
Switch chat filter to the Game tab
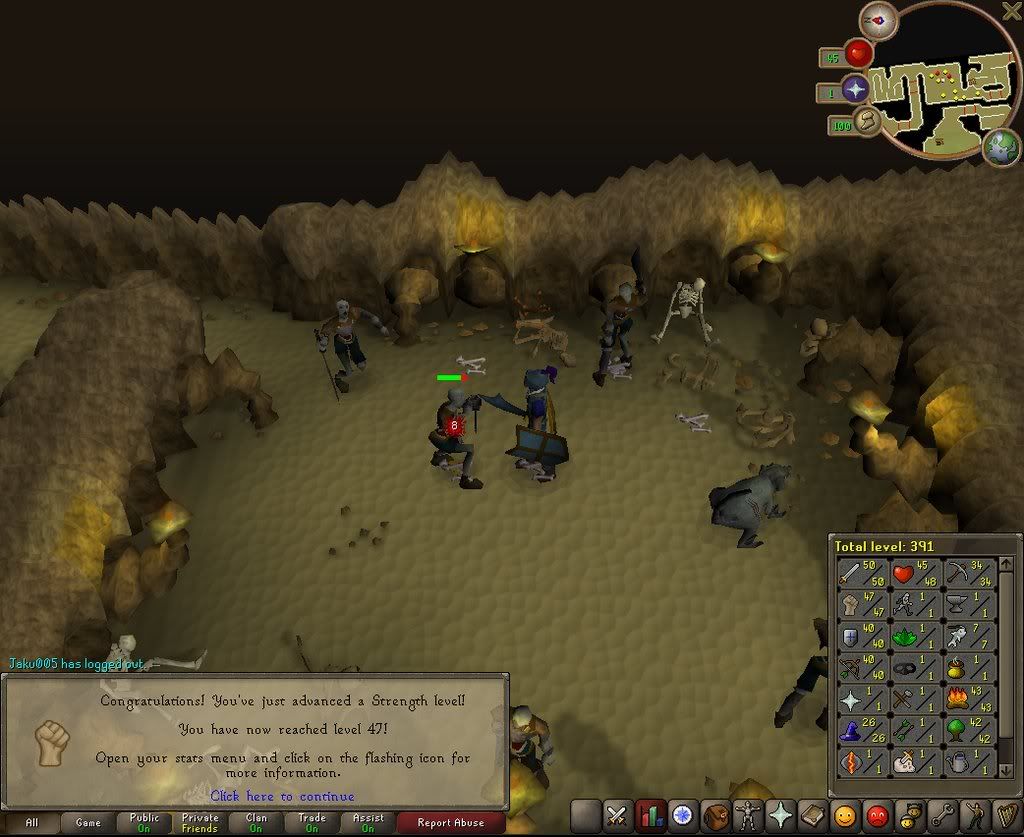pos(88,823)
